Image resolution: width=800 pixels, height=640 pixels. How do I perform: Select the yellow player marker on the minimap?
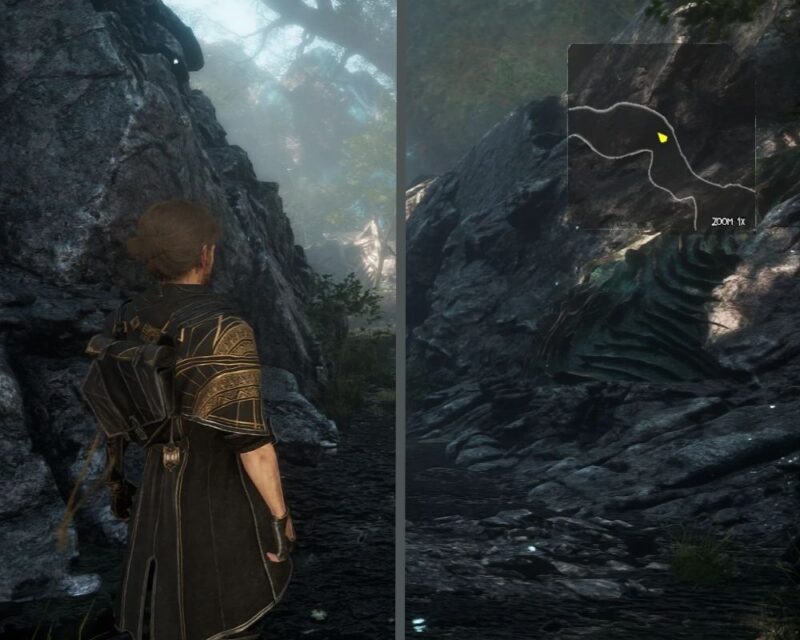pos(661,137)
